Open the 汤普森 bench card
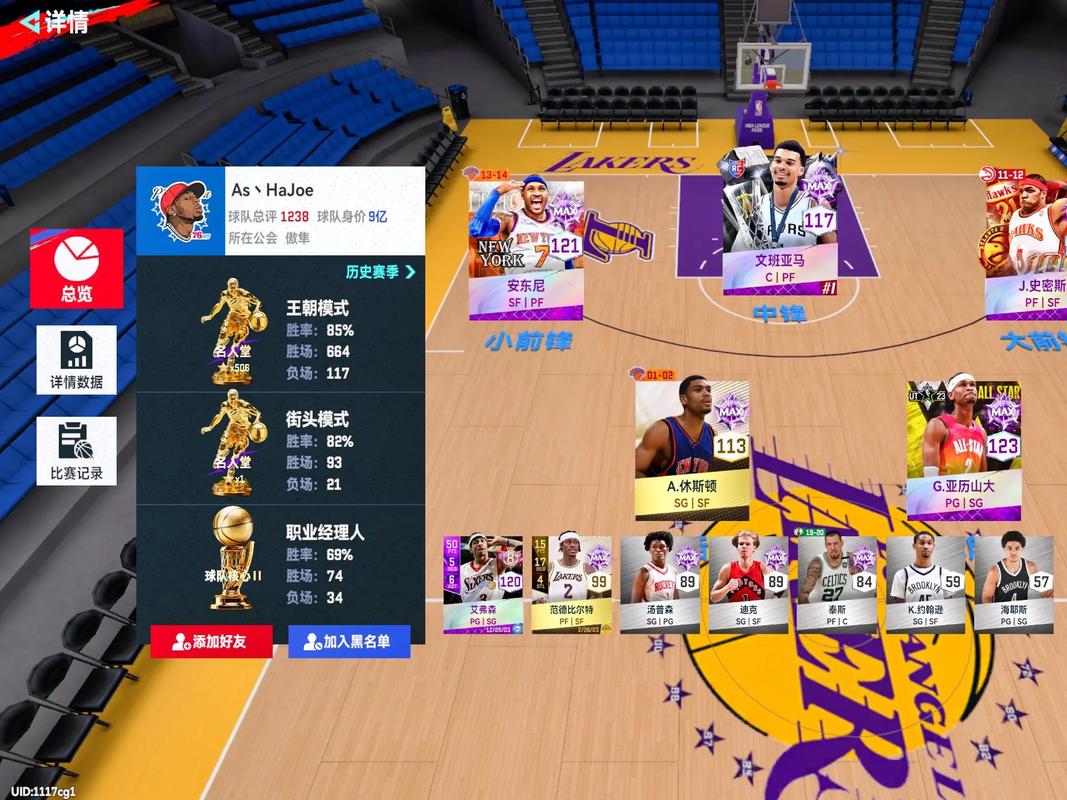The width and height of the screenshot is (1067, 800). pos(659,584)
